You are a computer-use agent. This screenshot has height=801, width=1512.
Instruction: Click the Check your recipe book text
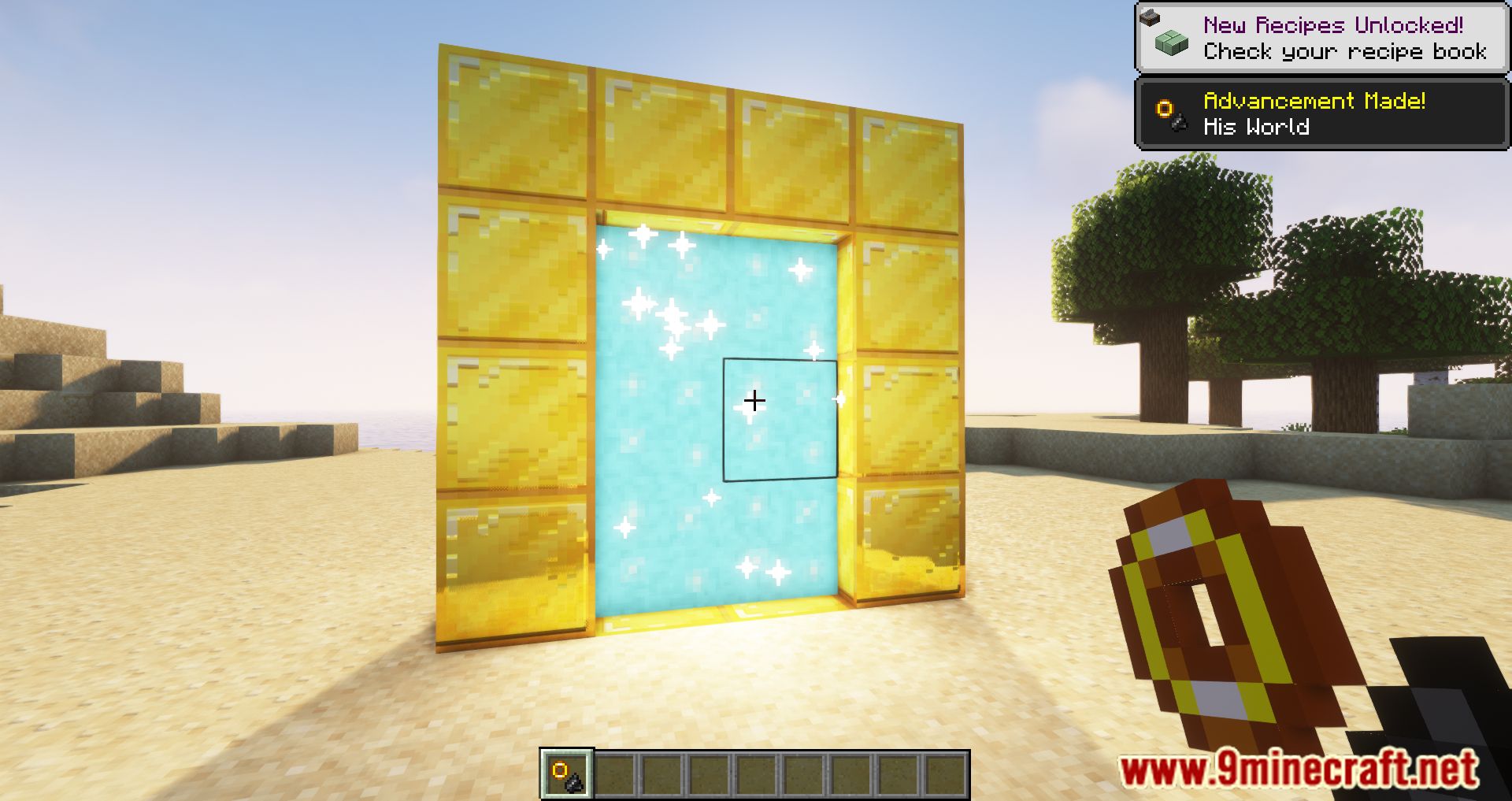[x=1343, y=51]
